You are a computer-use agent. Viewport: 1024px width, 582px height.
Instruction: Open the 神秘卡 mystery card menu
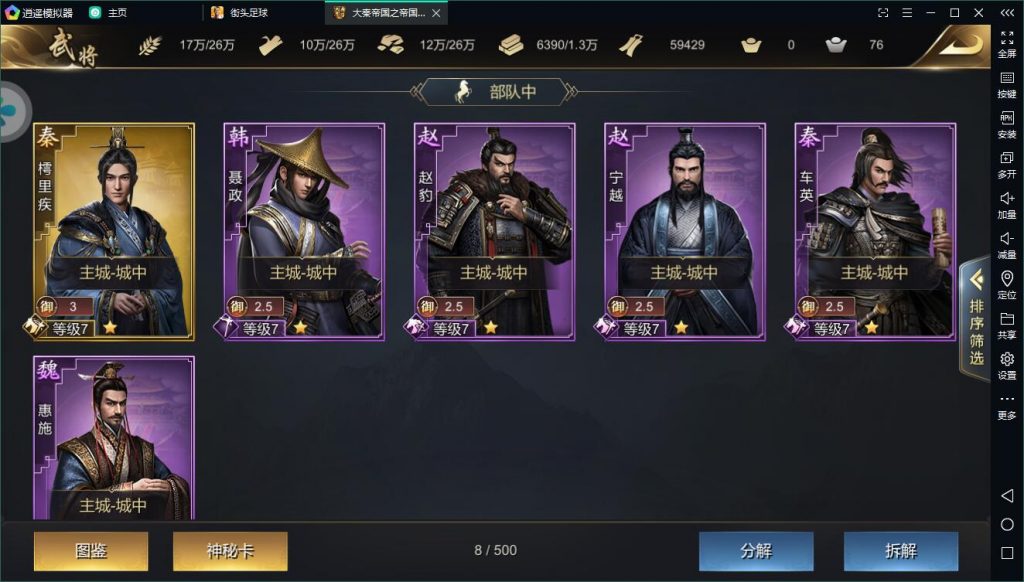click(230, 551)
